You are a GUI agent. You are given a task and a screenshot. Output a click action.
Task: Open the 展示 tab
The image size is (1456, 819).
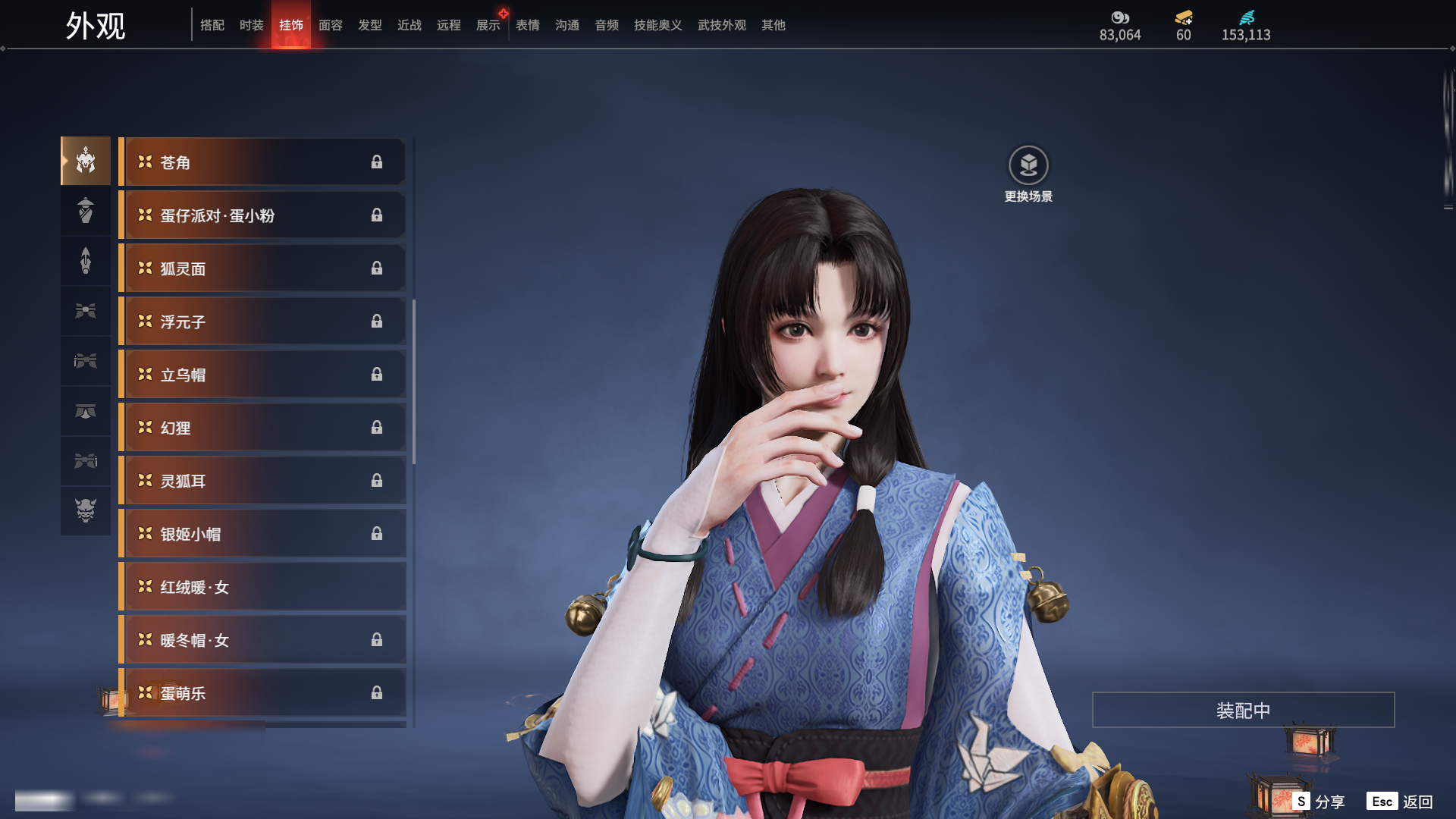tap(488, 25)
